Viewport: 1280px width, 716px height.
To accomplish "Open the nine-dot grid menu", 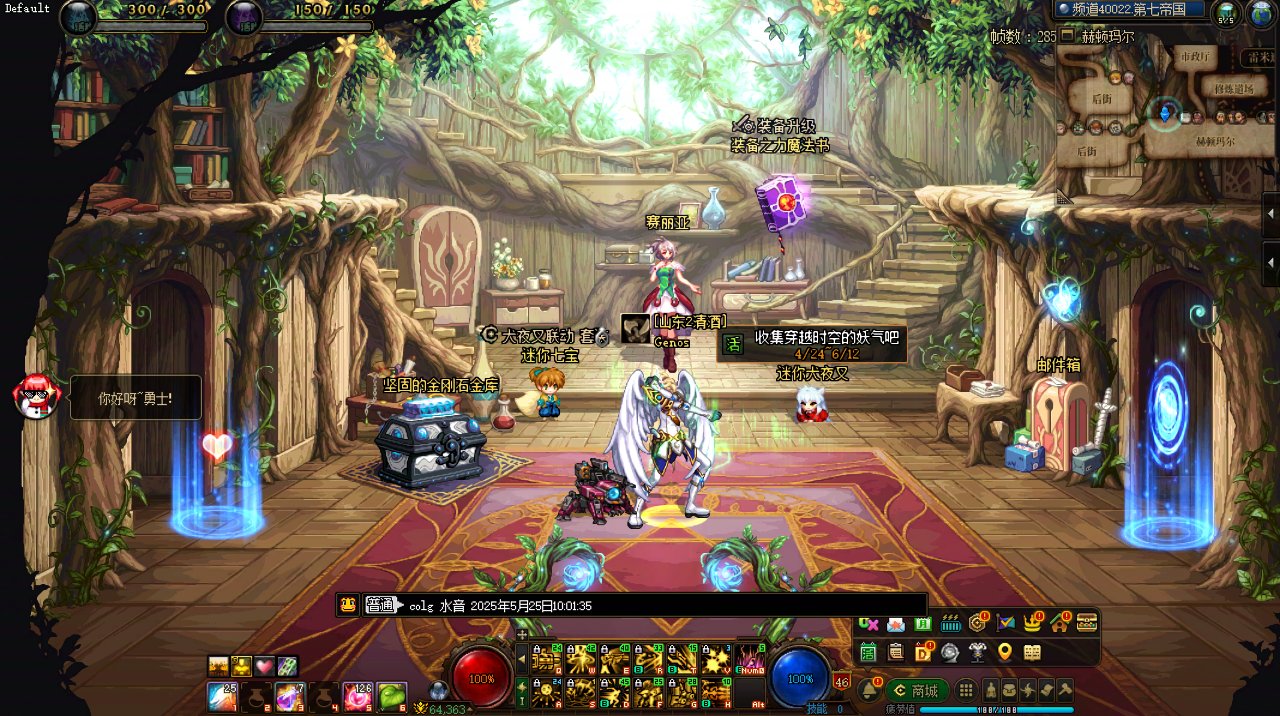I will pos(966,690).
